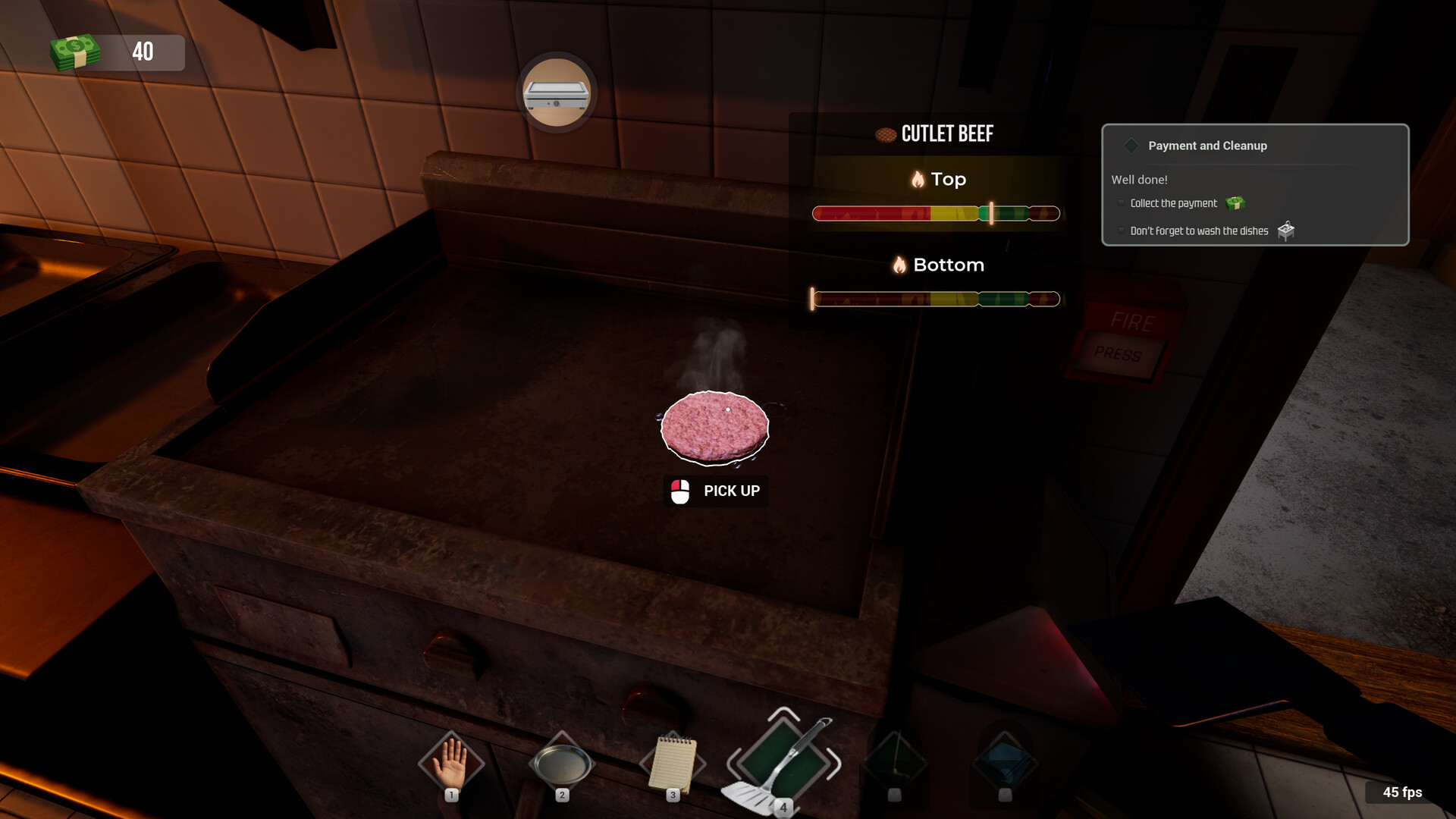Adjust the Top heat cooking progress bar
This screenshot has height=819, width=1456.
point(937,213)
